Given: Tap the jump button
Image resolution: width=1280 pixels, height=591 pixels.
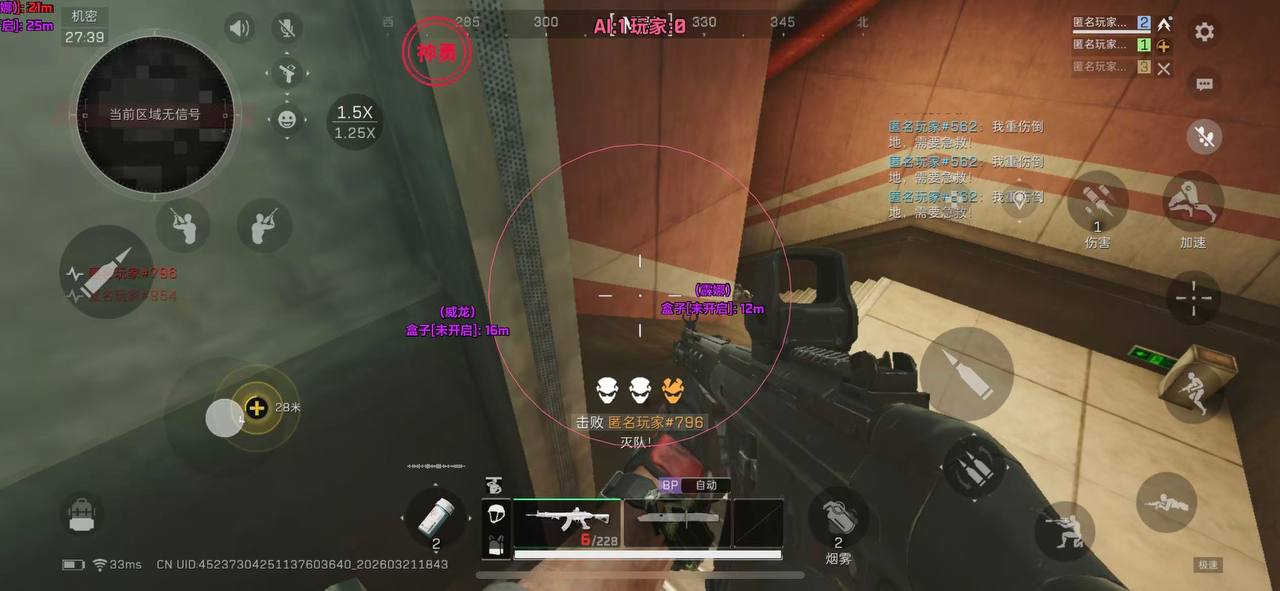Looking at the screenshot, I should [x=1193, y=388].
